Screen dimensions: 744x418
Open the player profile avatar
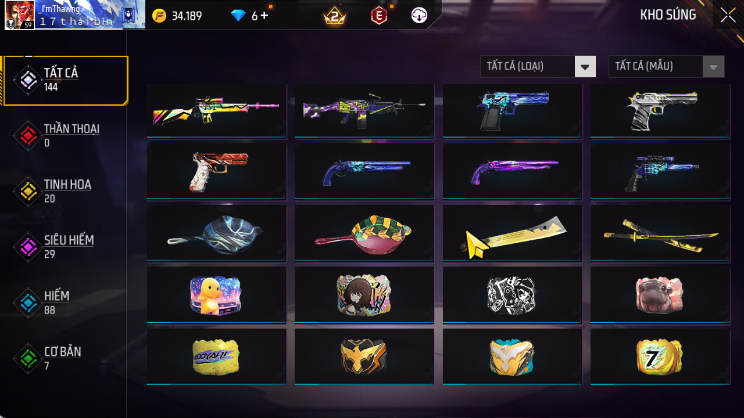(x=20, y=15)
